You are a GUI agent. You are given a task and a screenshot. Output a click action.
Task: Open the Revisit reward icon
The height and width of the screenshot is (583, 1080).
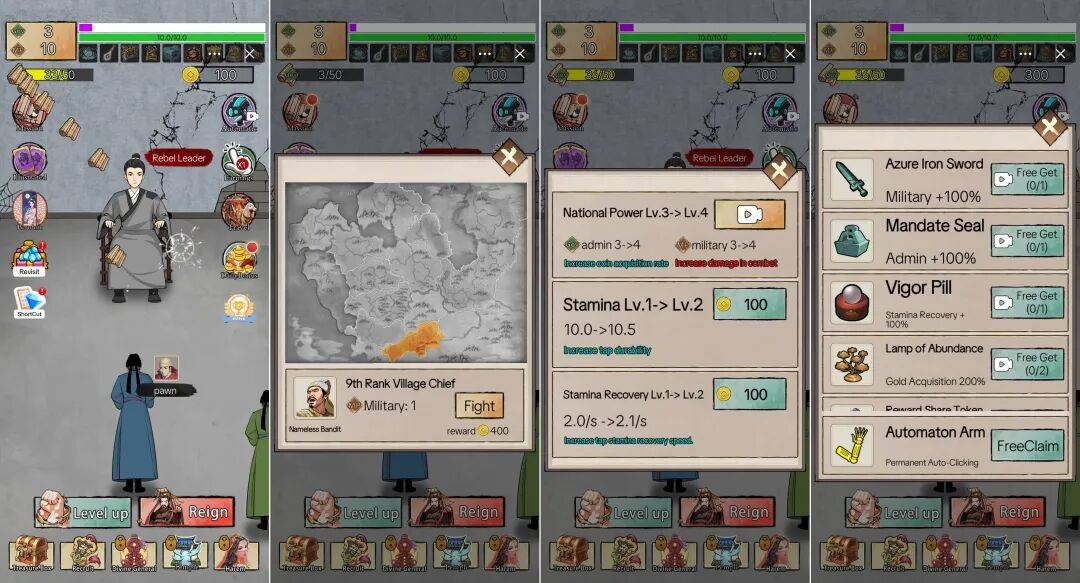(x=29, y=258)
